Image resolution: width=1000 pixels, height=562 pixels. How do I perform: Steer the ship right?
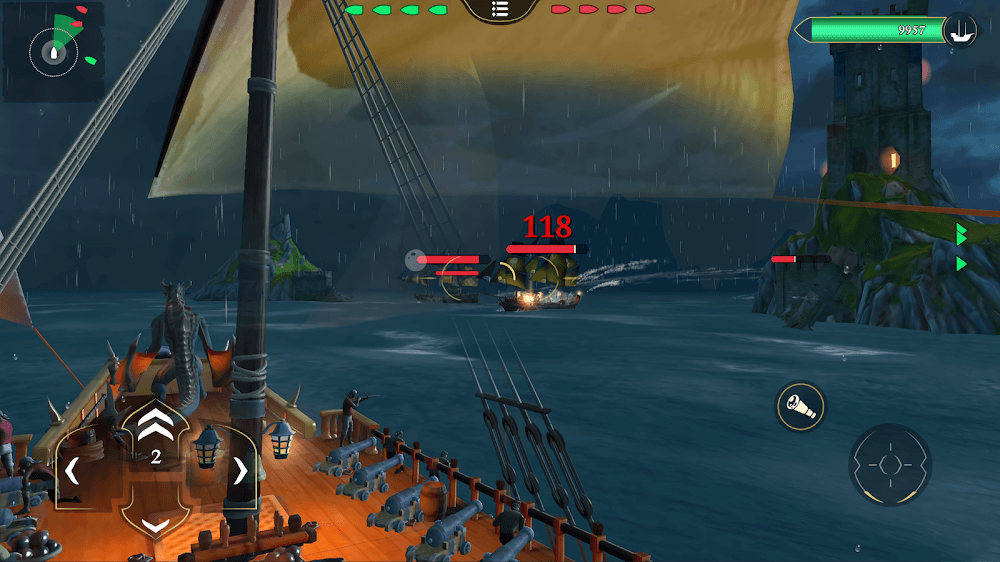click(x=240, y=470)
